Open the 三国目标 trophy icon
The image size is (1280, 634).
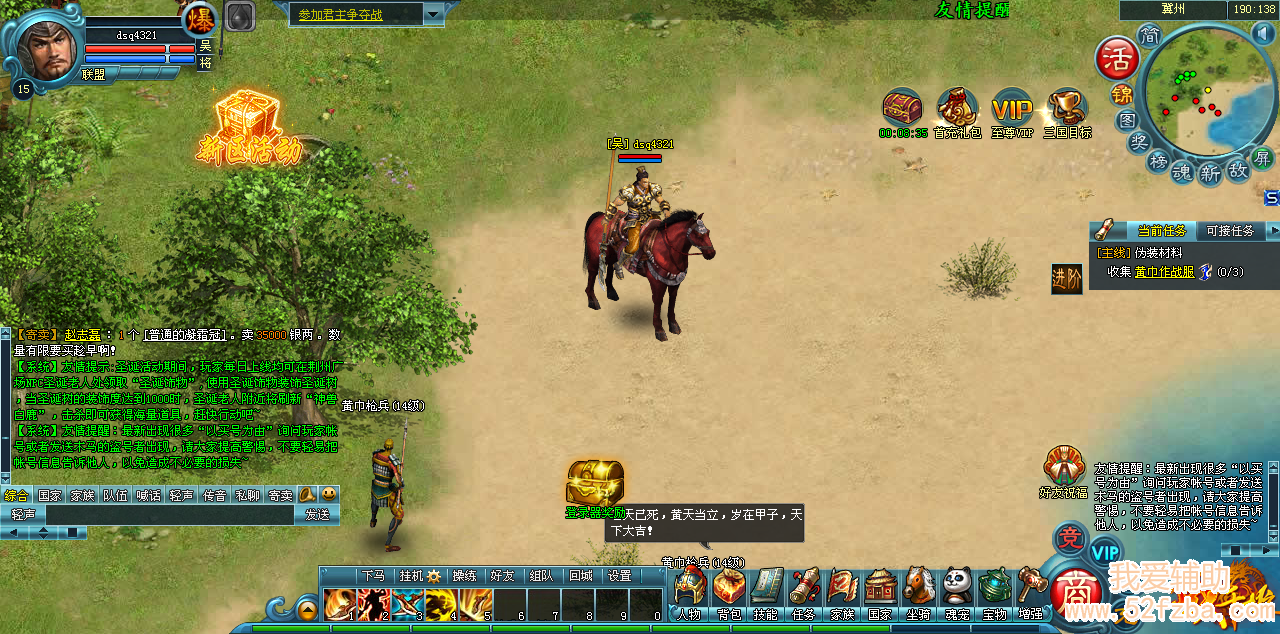click(x=1067, y=109)
